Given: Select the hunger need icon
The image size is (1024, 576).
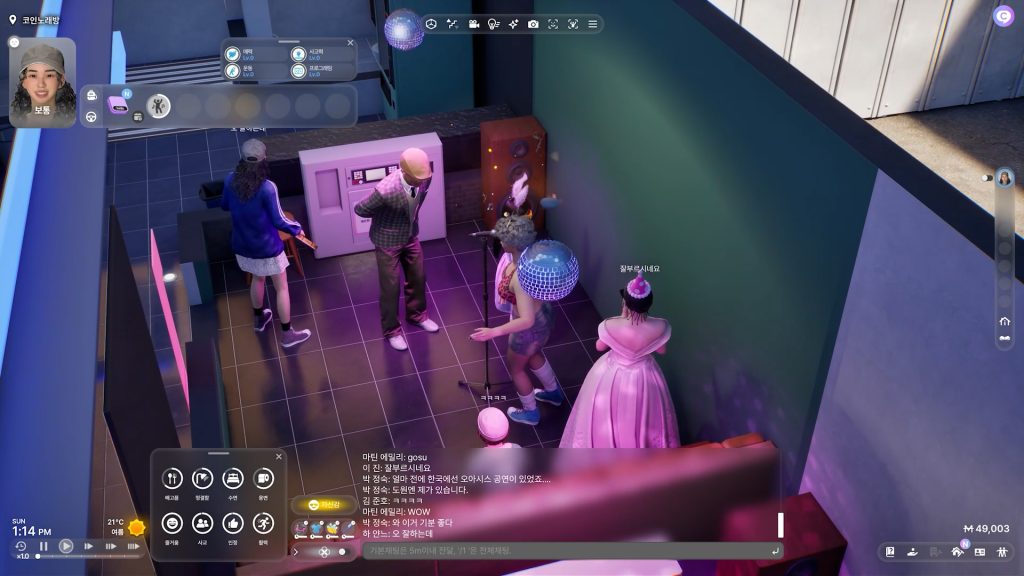Looking at the screenshot, I should tap(172, 479).
